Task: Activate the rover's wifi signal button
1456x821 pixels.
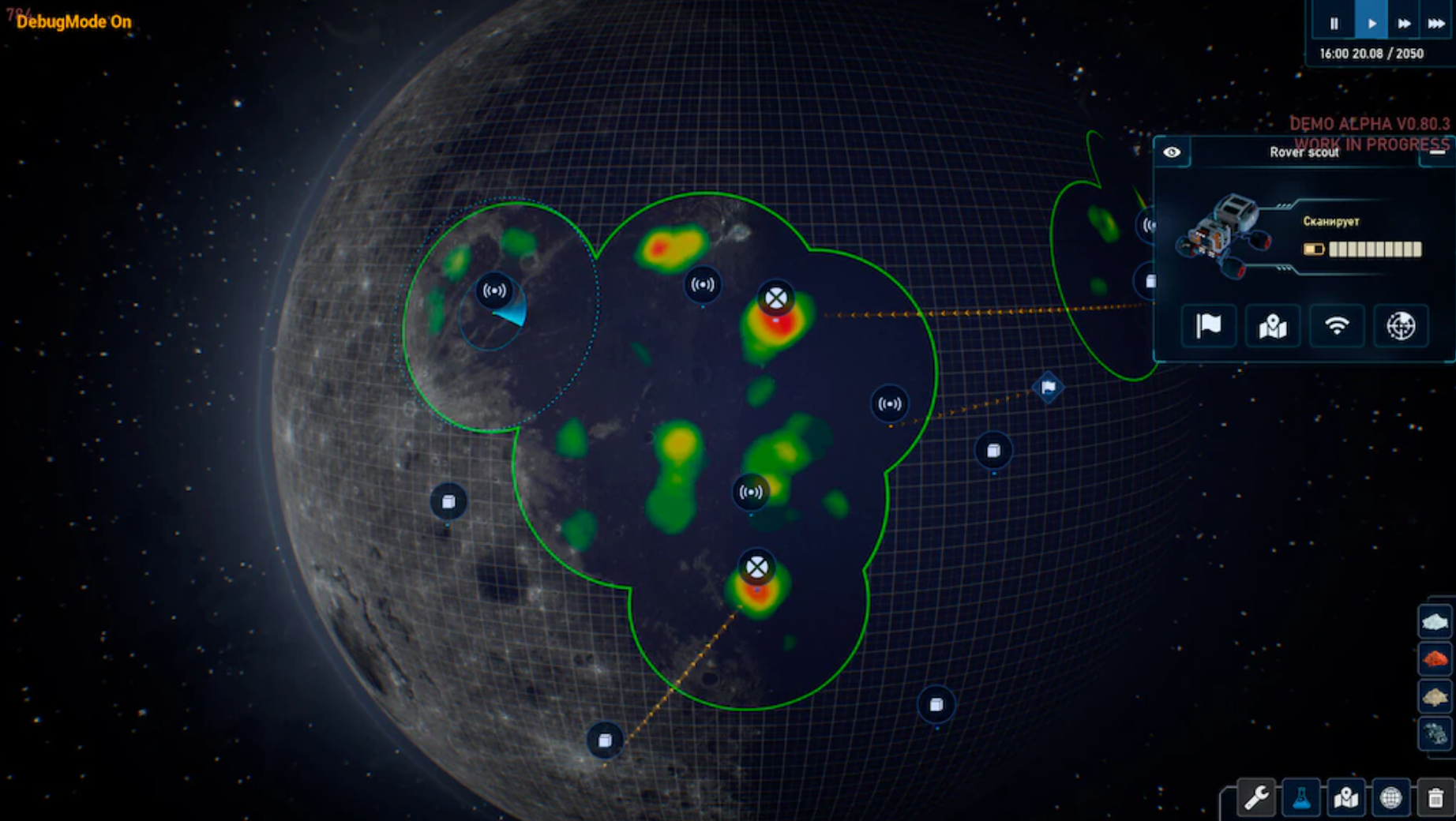Action: click(x=1337, y=325)
